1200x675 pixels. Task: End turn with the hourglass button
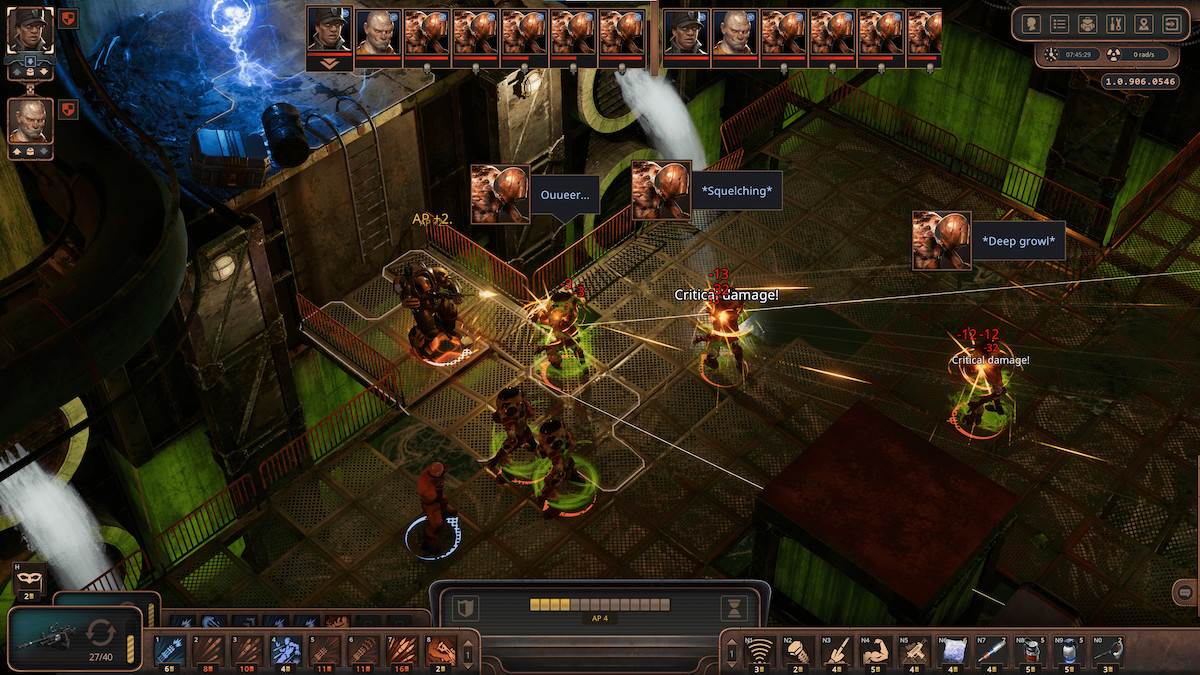point(735,608)
